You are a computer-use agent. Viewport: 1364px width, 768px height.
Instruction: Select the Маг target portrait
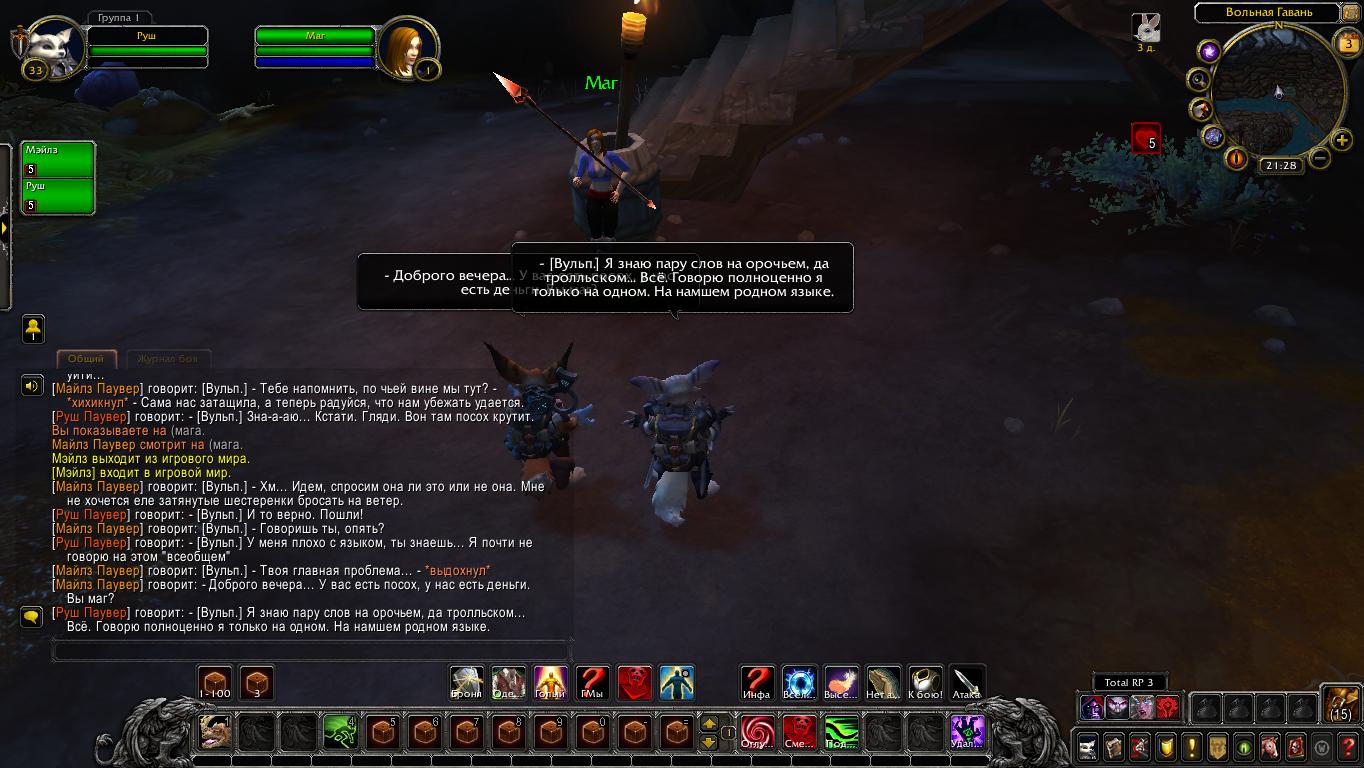409,46
